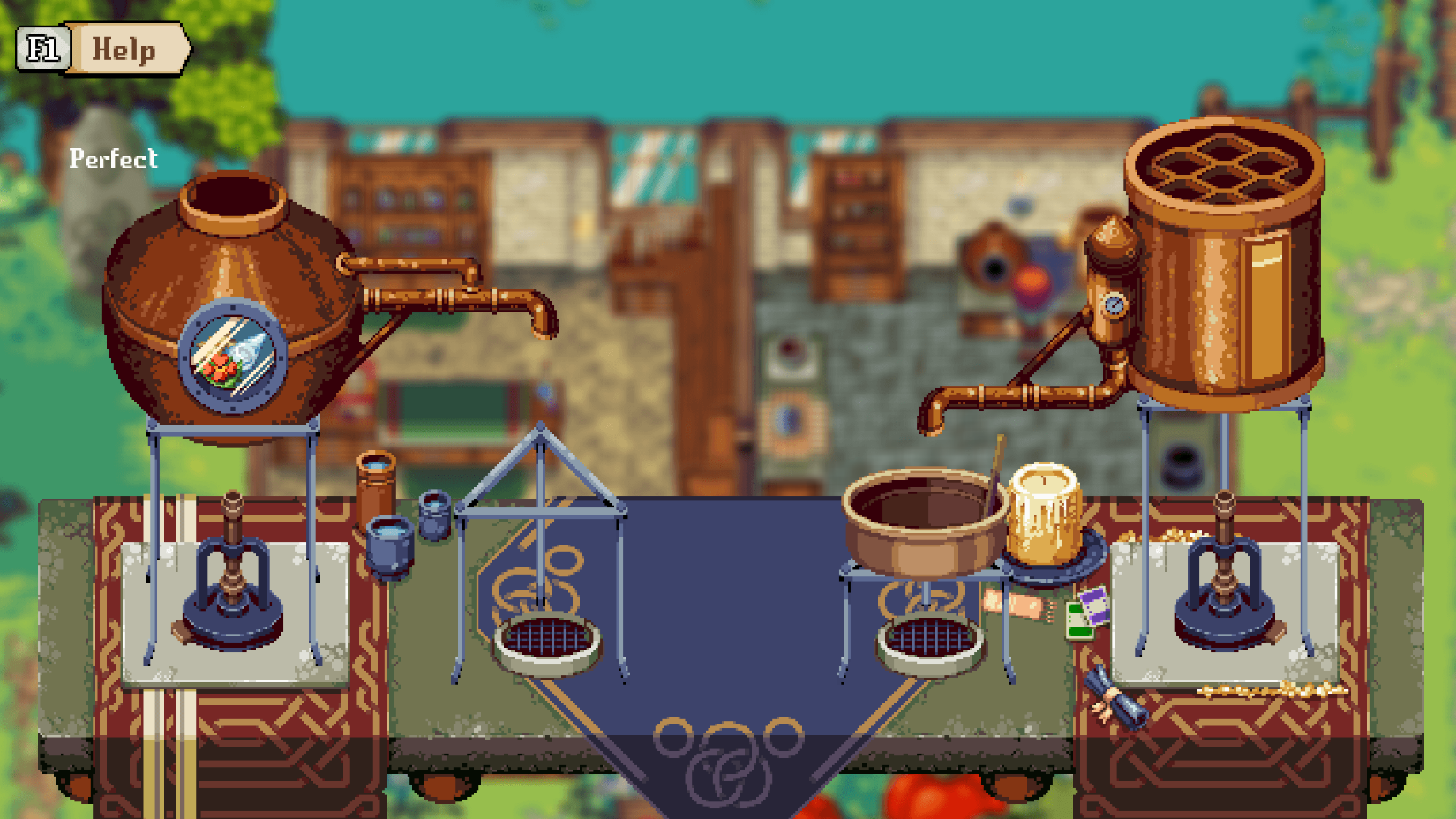Click the Perfect quality label
Image resolution: width=1456 pixels, height=819 pixels.
(113, 159)
